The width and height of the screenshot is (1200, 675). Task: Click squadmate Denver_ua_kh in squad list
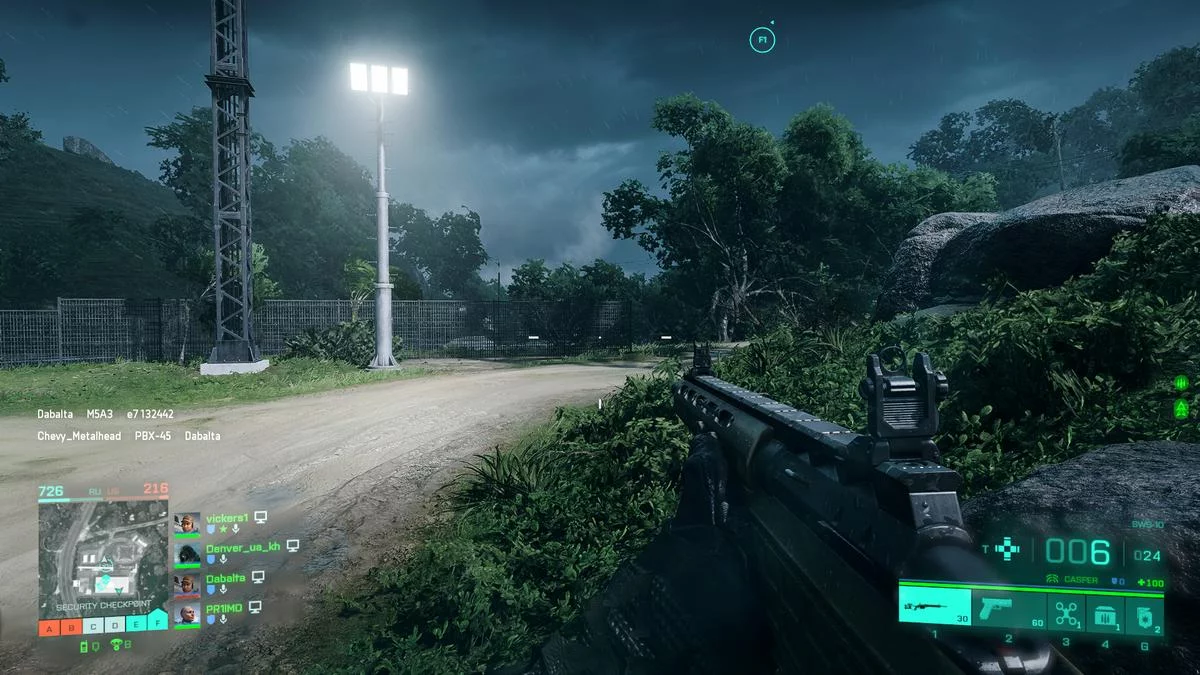point(242,547)
